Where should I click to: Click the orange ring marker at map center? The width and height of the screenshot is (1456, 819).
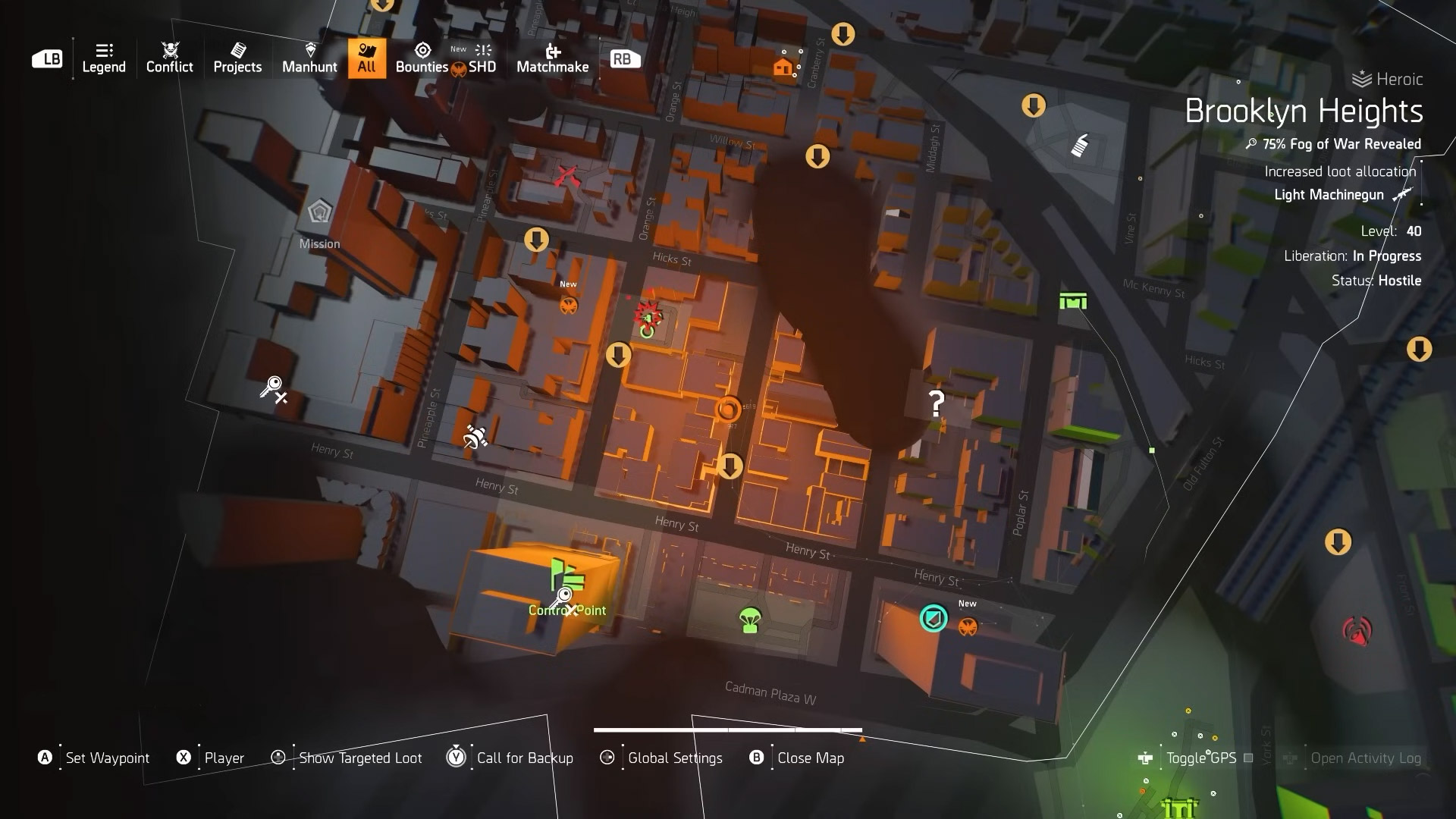pos(728,409)
